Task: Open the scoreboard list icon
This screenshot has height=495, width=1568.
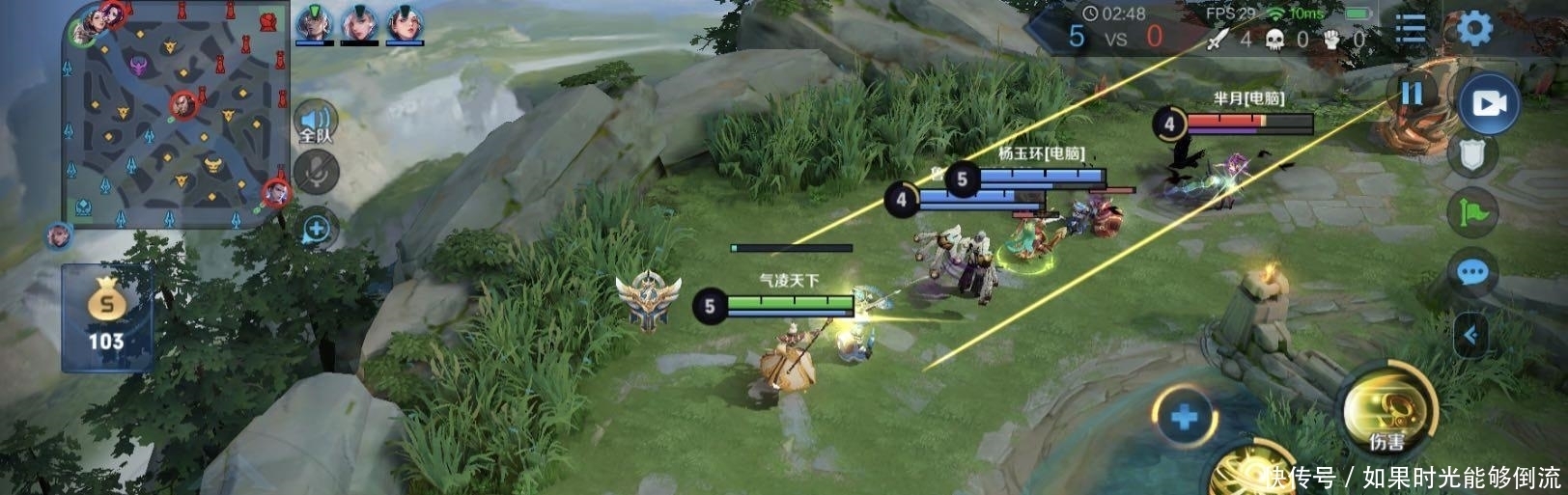Action: [x=1411, y=29]
